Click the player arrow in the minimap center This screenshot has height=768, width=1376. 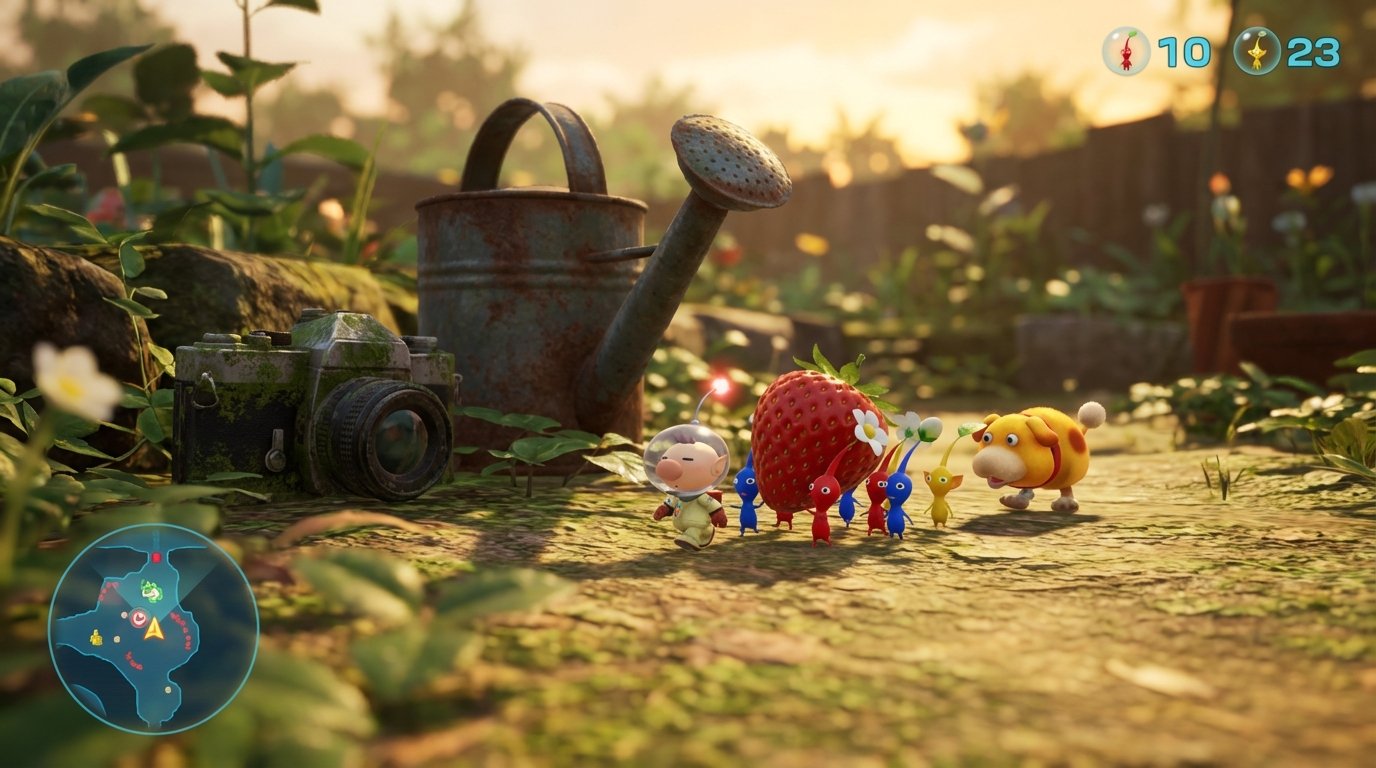[155, 629]
